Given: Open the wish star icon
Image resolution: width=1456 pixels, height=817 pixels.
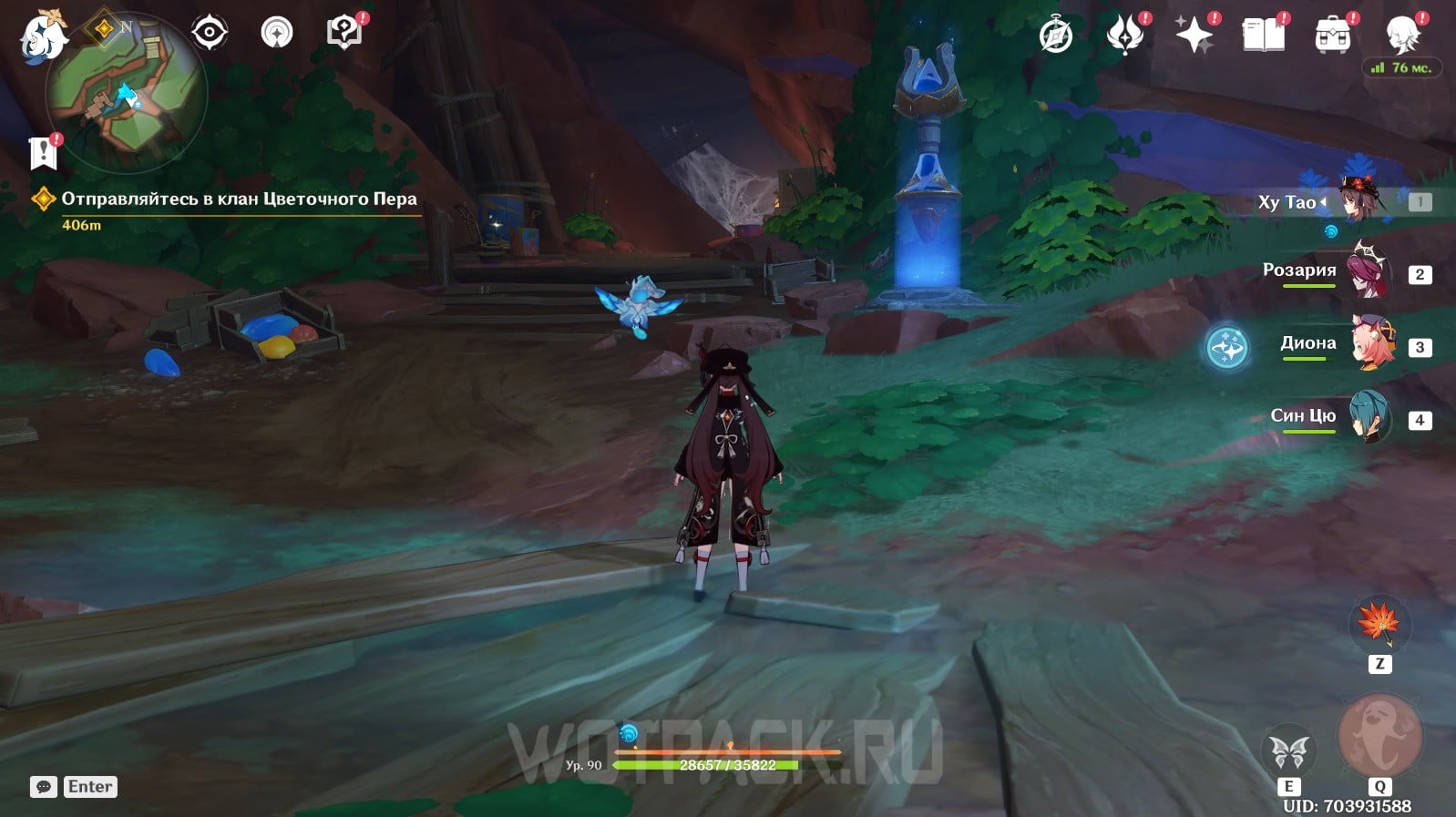Looking at the screenshot, I should 1194,36.
